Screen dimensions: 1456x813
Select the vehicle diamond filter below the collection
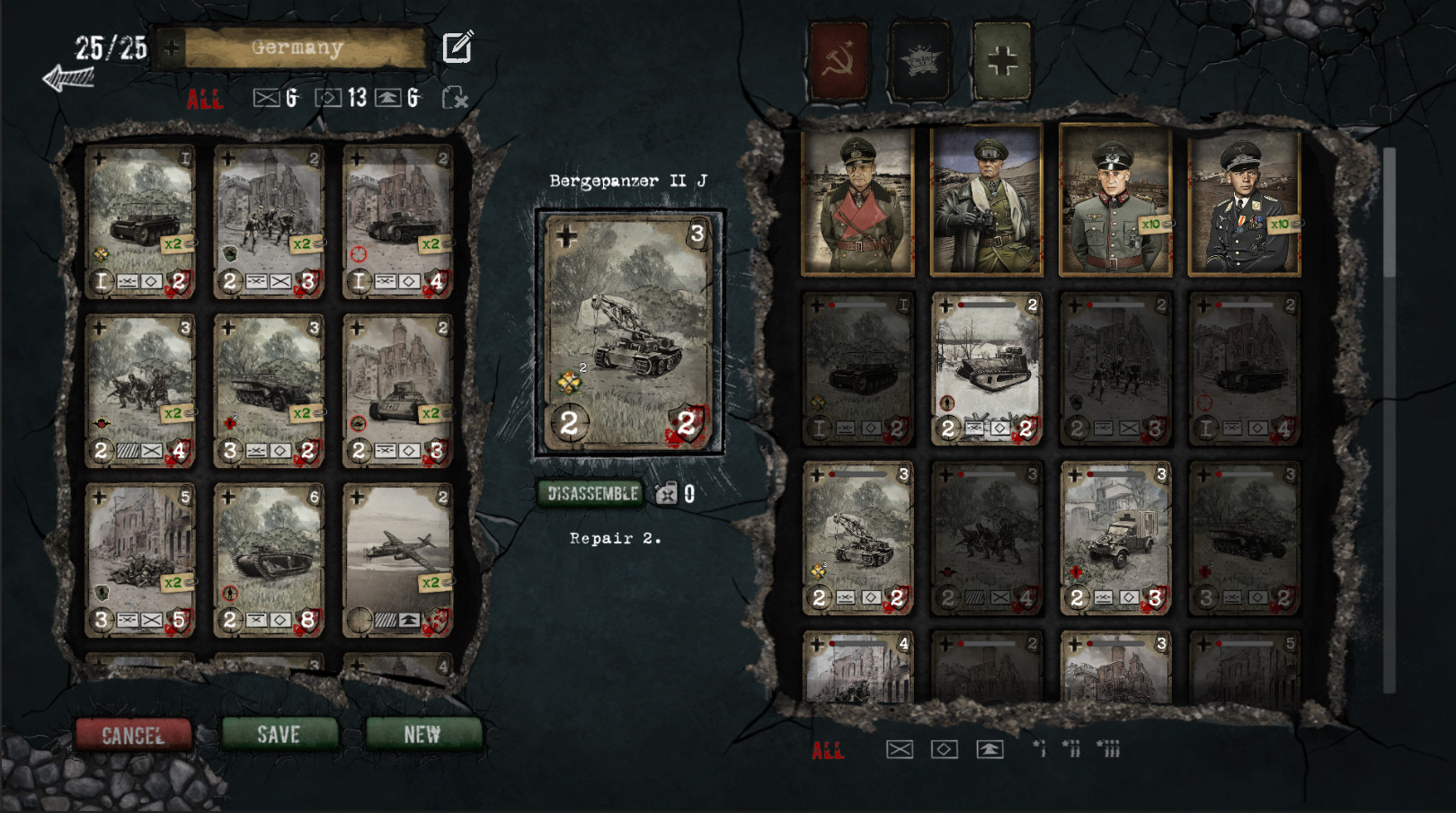(945, 747)
